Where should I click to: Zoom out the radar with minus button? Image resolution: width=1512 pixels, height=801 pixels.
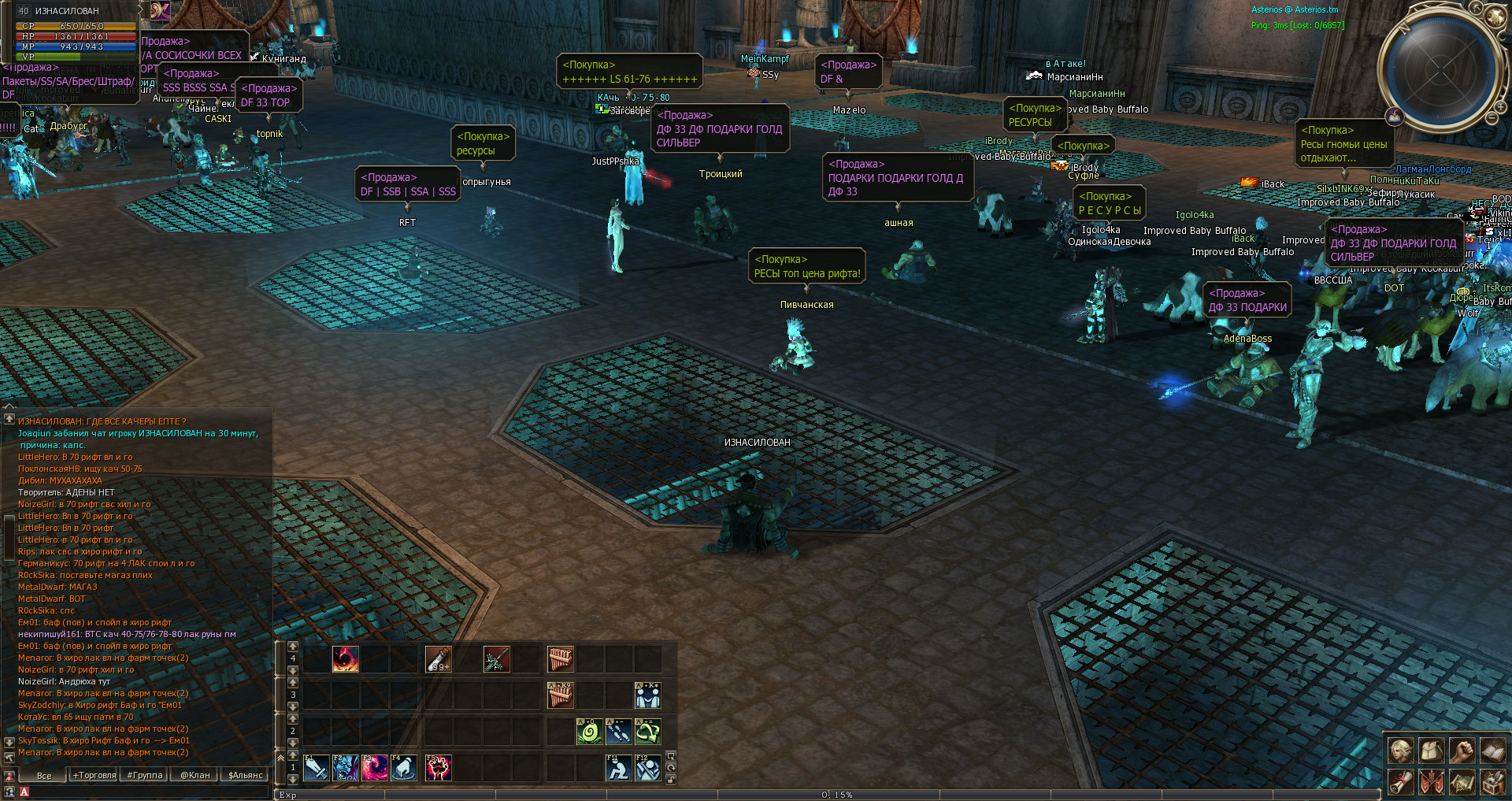click(1492, 118)
